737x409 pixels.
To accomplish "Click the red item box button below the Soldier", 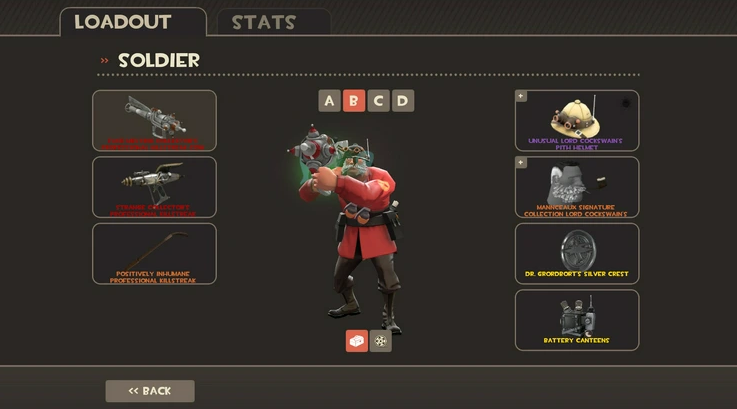I will point(357,341).
